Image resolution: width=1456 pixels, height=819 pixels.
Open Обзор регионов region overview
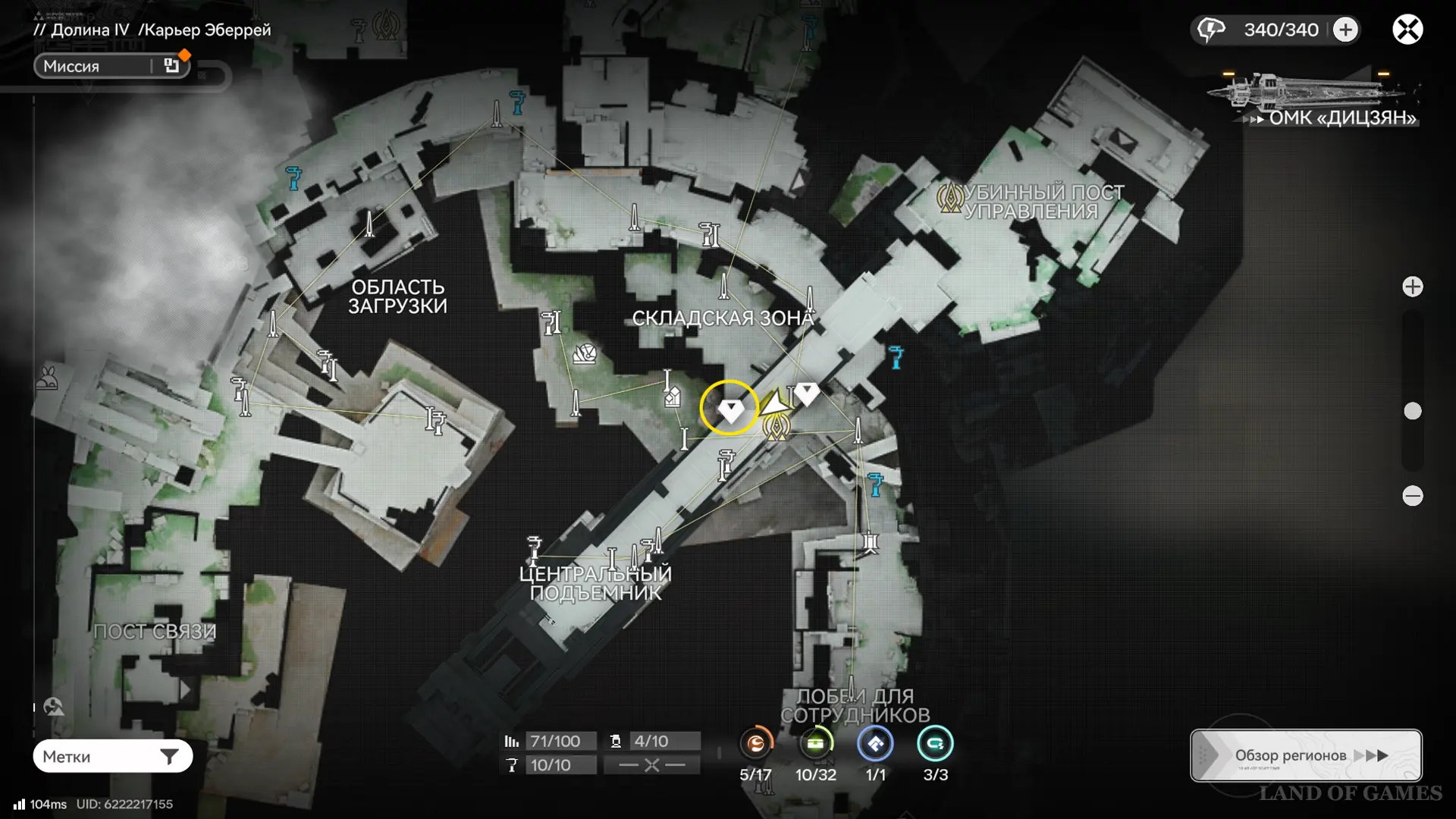(1306, 755)
